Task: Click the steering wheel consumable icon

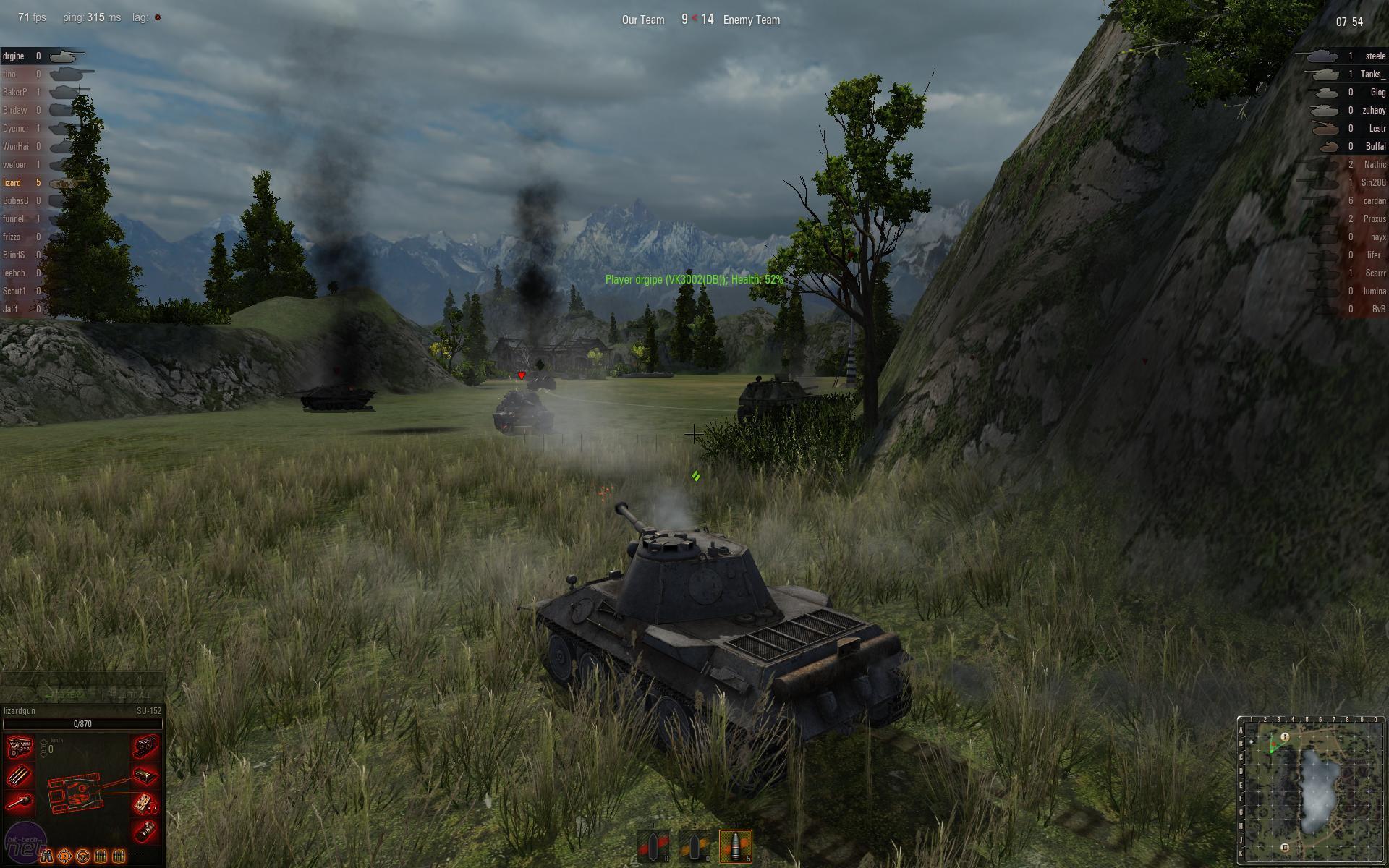Action: coord(83,857)
